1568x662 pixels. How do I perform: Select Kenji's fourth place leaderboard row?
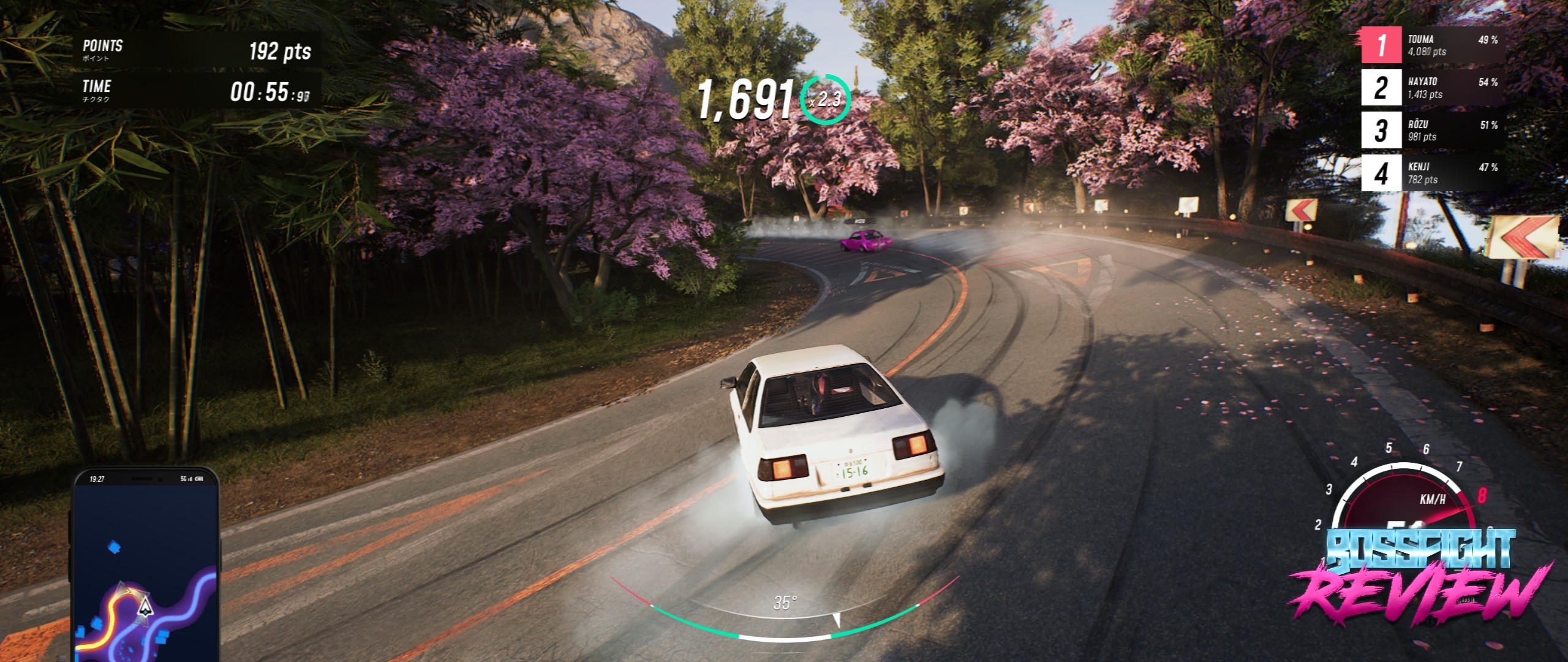click(x=1432, y=173)
